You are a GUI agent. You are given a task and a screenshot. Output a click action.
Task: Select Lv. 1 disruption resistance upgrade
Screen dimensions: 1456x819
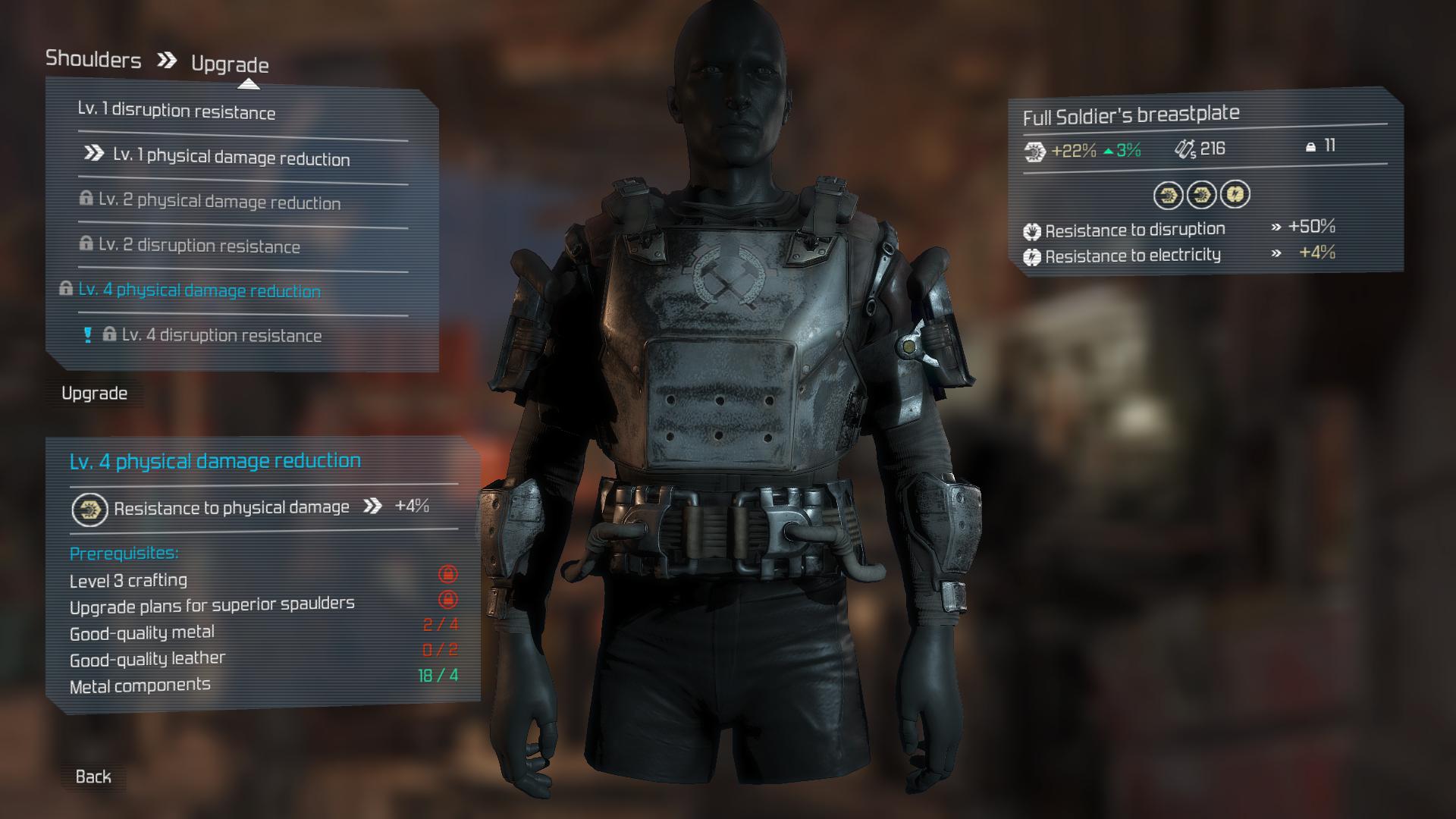click(x=177, y=111)
